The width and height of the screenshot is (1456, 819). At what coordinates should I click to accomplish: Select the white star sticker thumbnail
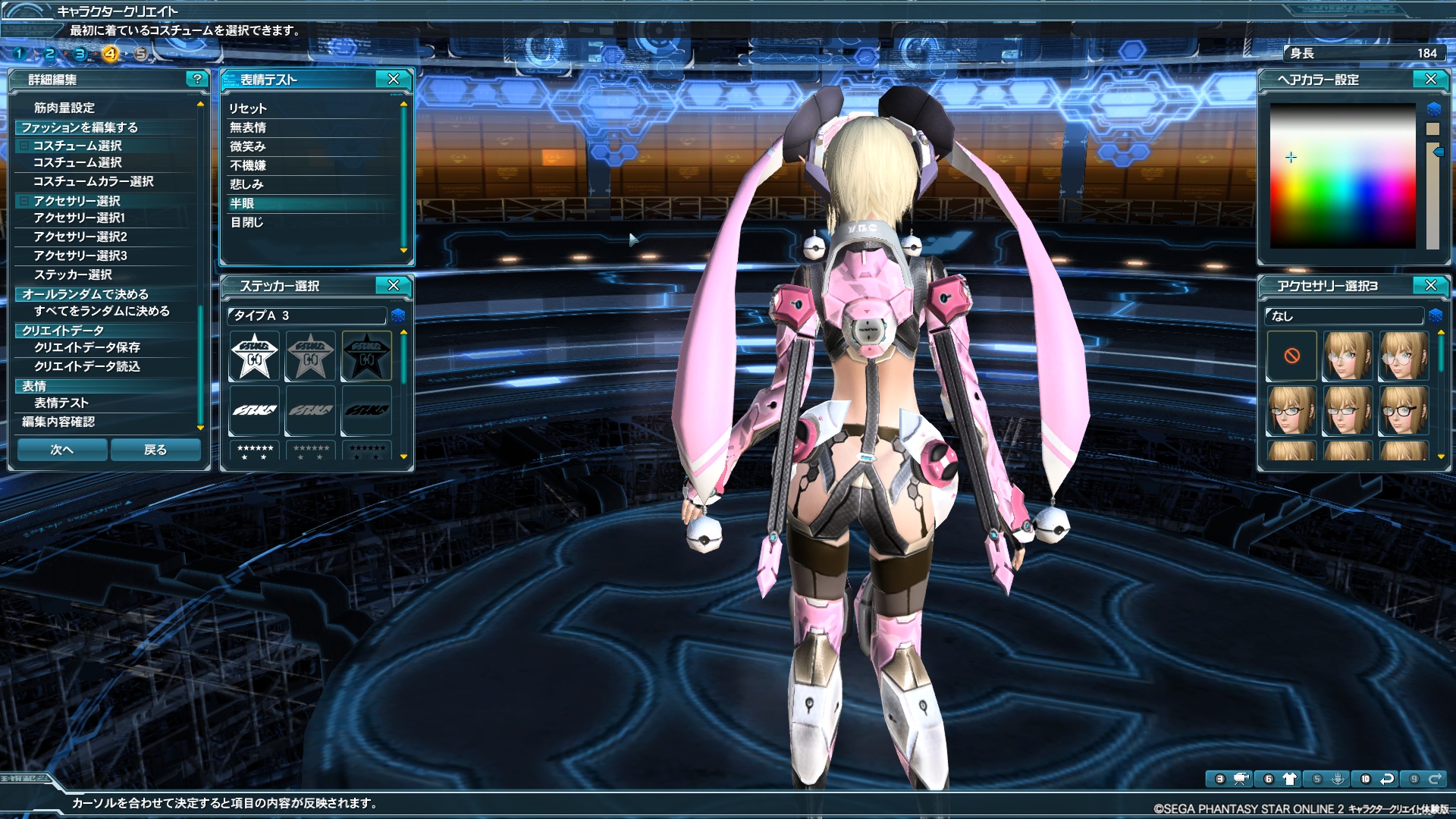[x=255, y=356]
